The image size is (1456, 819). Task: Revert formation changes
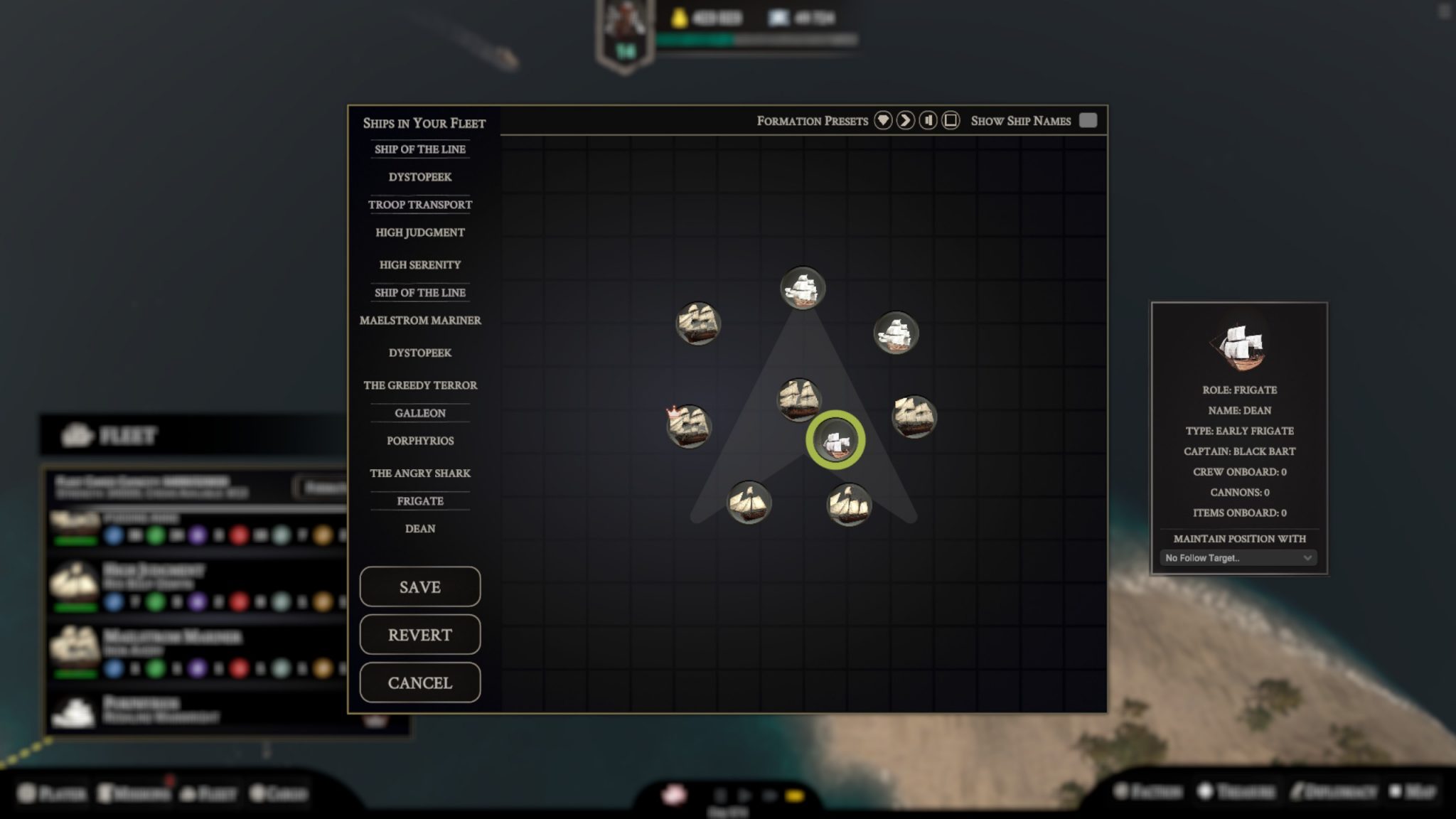pyautogui.click(x=419, y=634)
